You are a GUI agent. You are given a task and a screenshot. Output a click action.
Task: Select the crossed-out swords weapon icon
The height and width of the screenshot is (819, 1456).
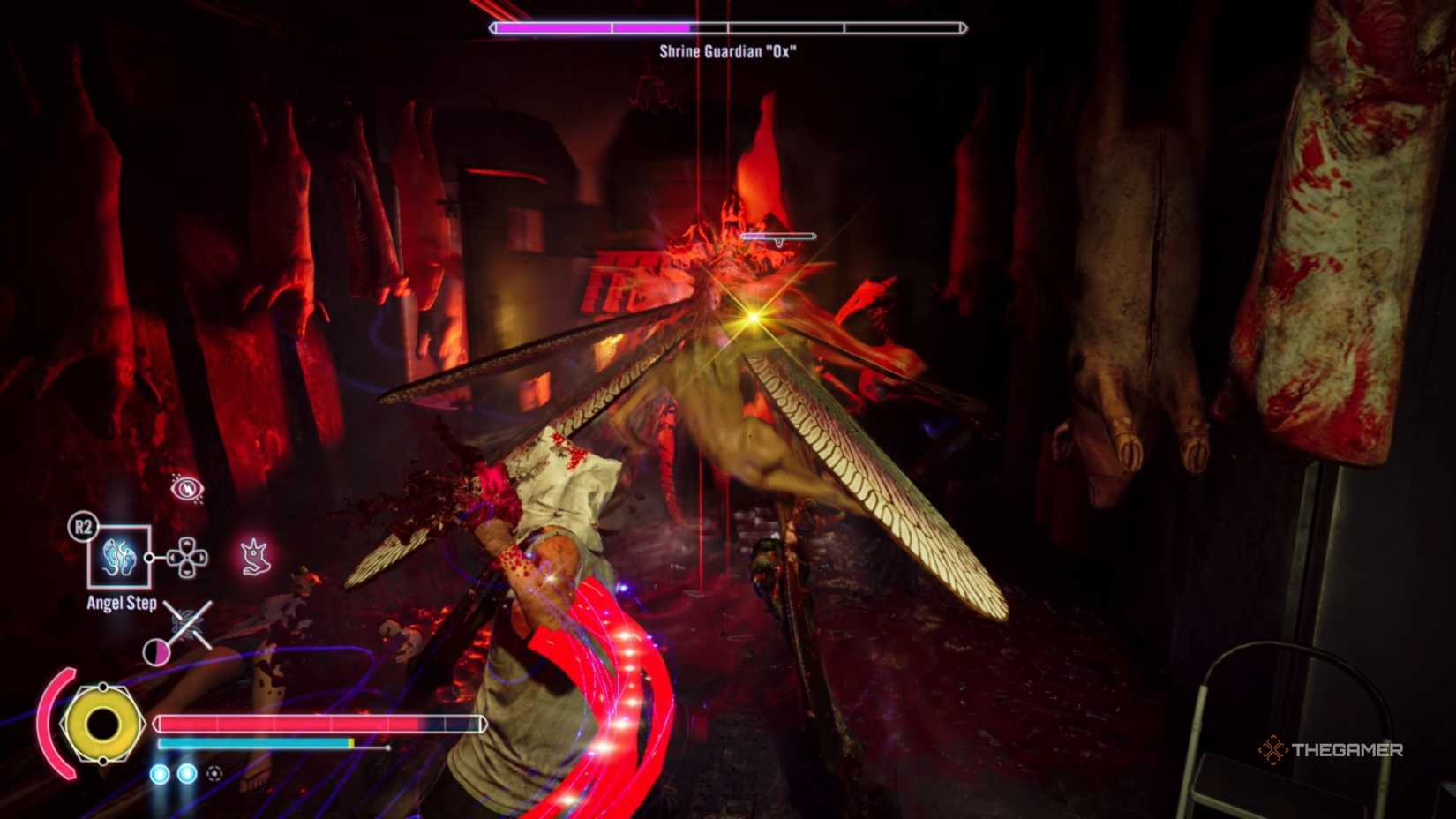pyautogui.click(x=187, y=623)
